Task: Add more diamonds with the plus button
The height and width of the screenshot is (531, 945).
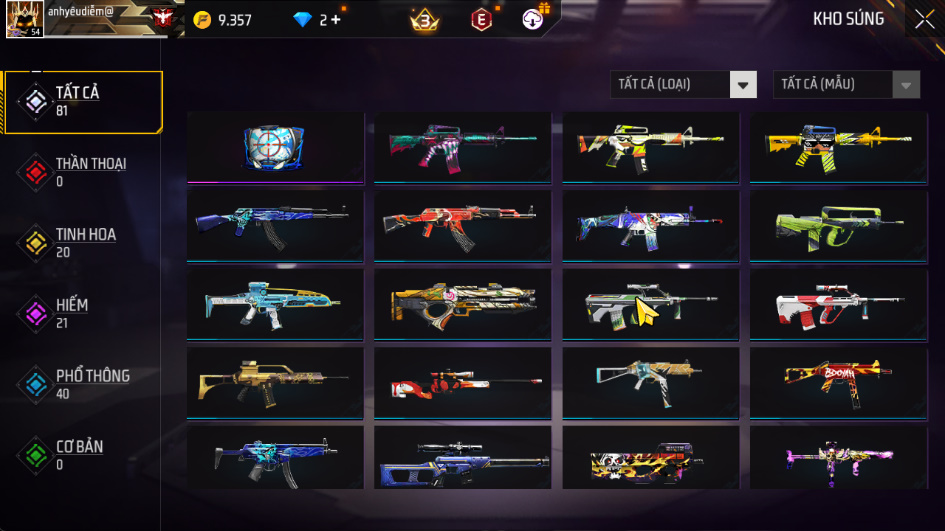Action: pos(335,19)
